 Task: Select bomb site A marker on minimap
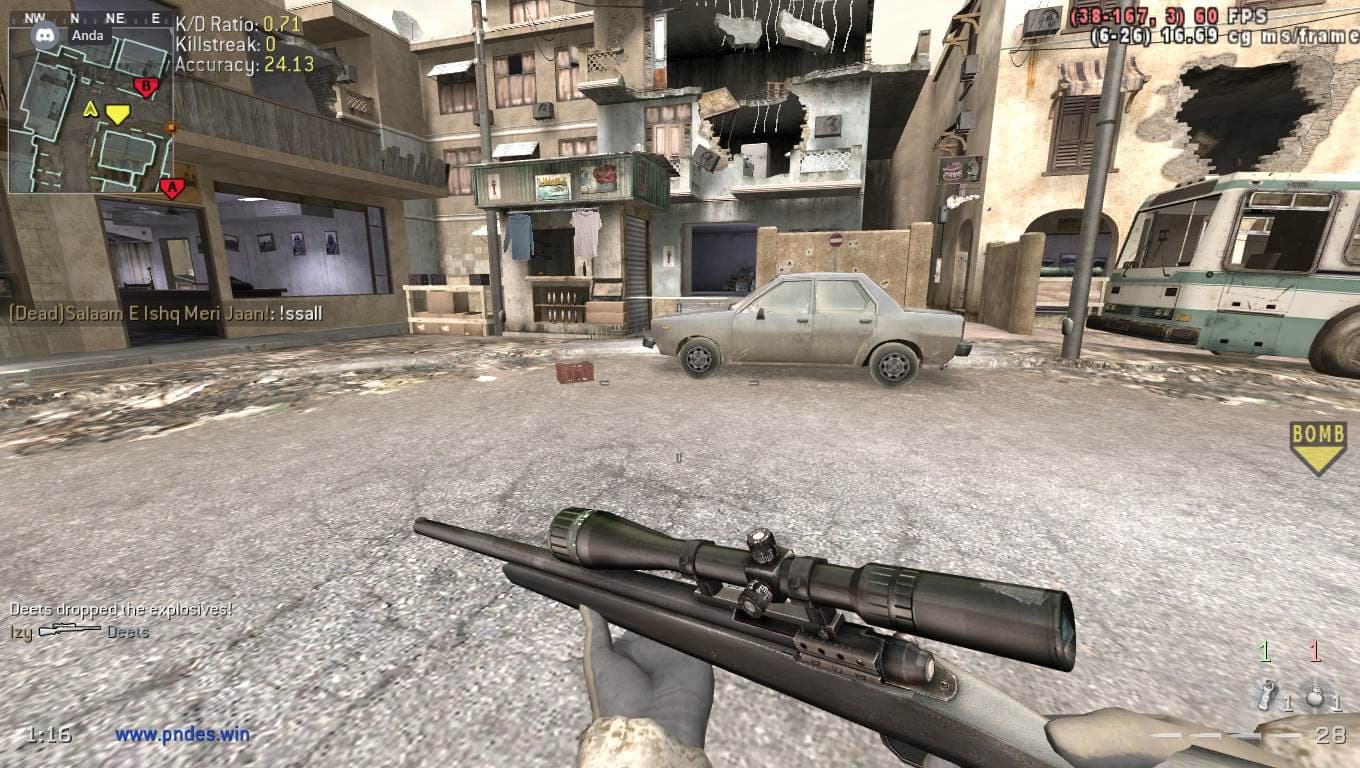click(171, 187)
